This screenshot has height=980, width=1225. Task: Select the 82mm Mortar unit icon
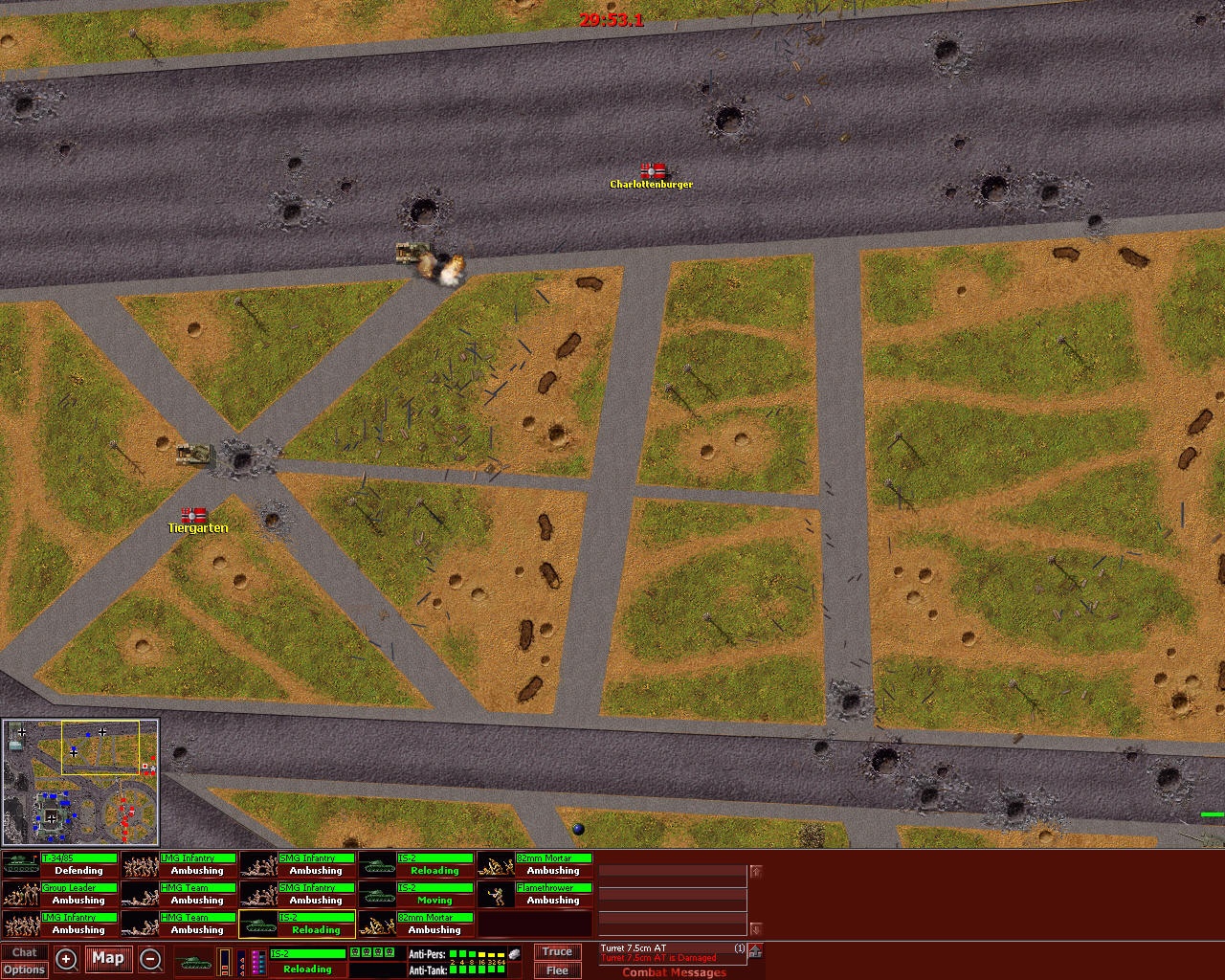[498, 864]
